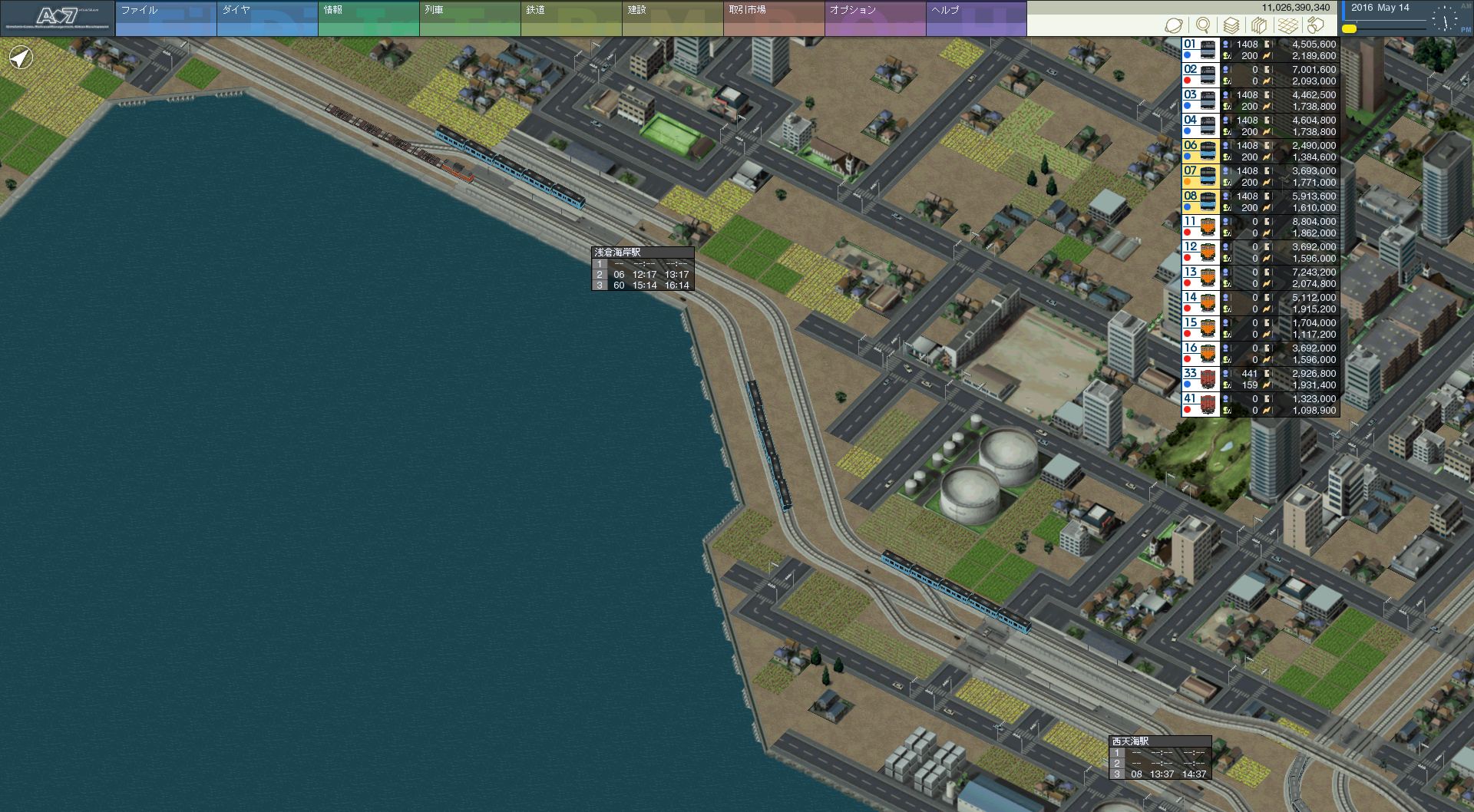Image resolution: width=1474 pixels, height=812 pixels.
Task: Open the オプション (Options) menu
Action: (x=875, y=18)
